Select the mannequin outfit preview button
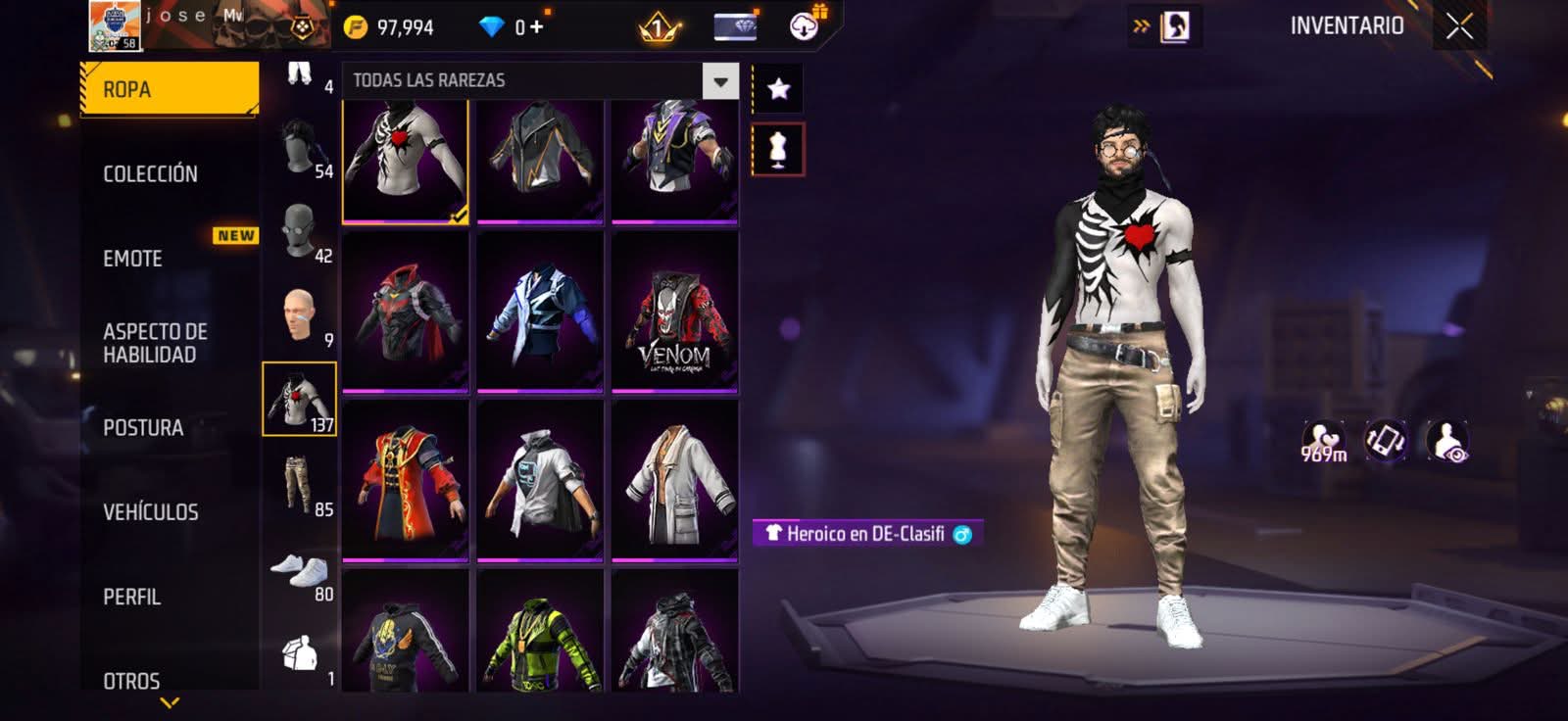The image size is (1568, 721). (778, 150)
